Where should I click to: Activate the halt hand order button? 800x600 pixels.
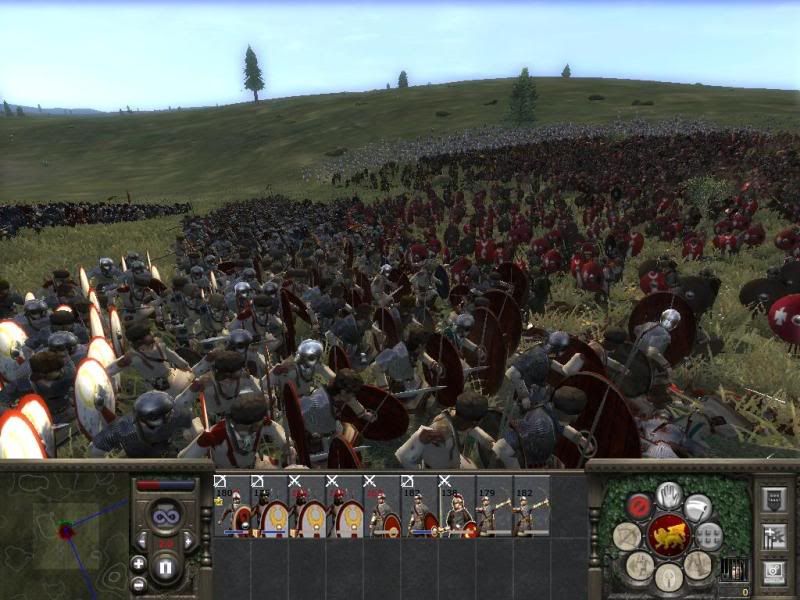(x=668, y=495)
